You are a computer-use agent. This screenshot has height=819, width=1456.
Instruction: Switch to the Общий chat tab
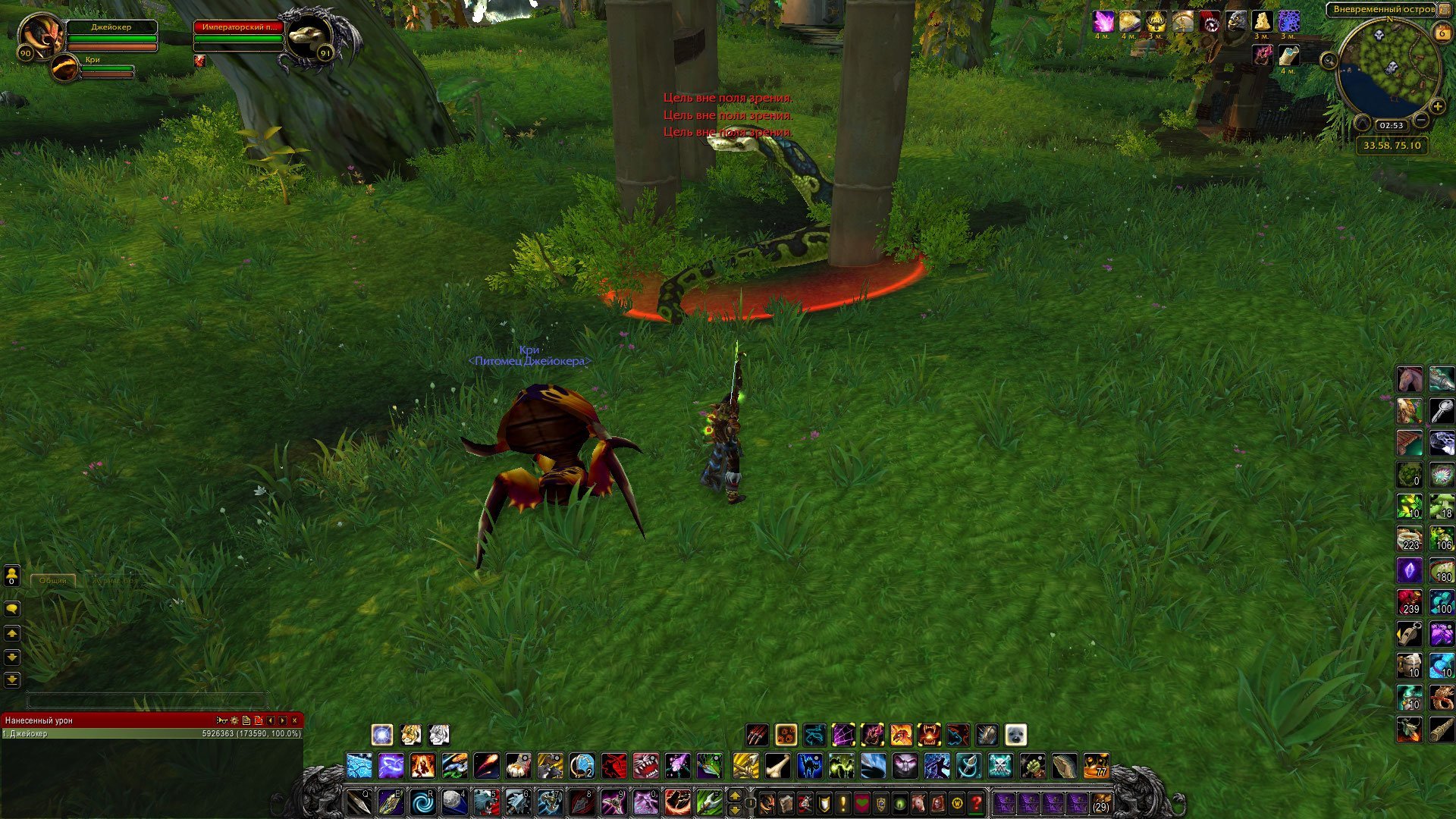tap(53, 580)
